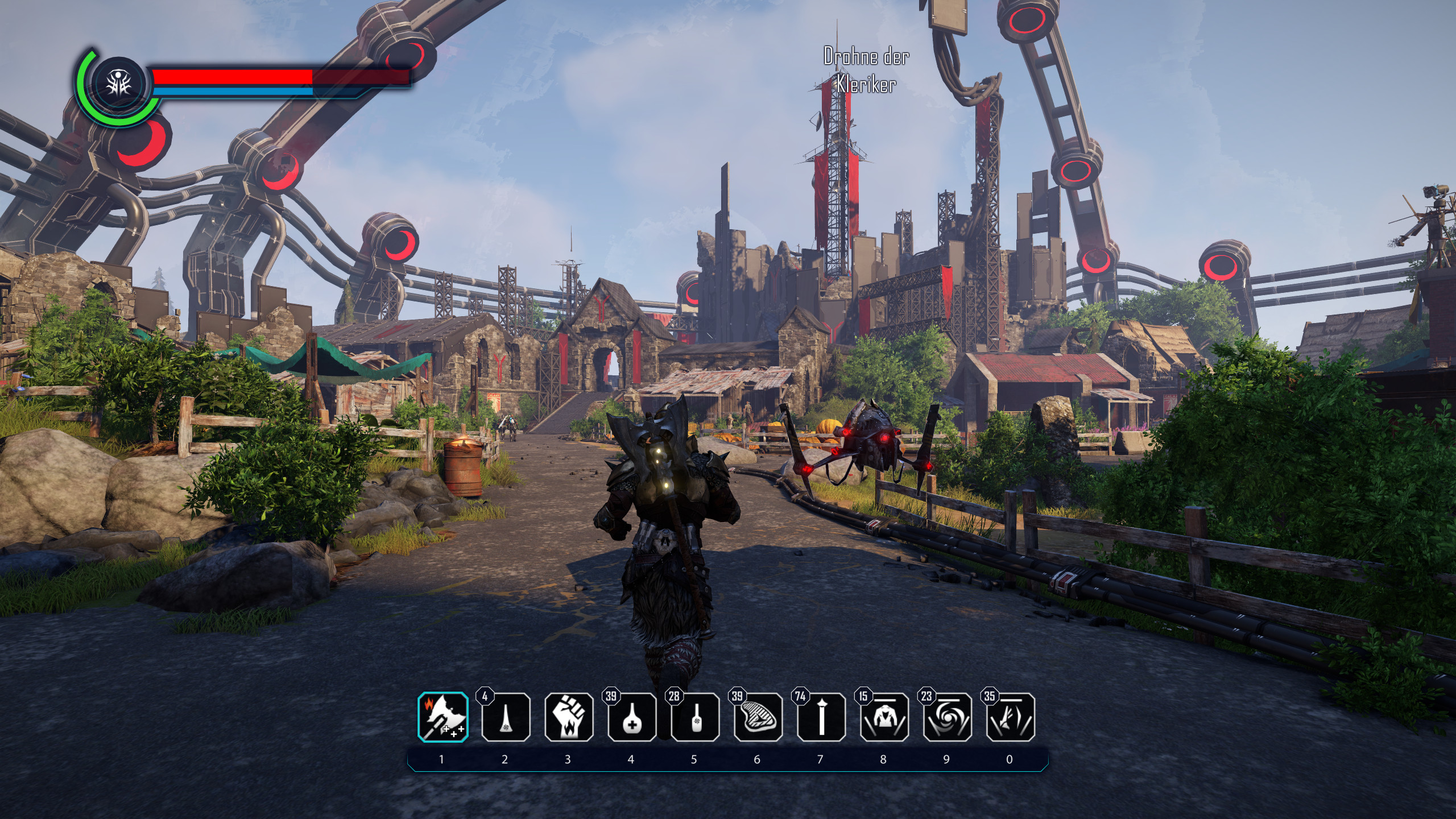Select the flaming axe weapon slot

[x=442, y=717]
